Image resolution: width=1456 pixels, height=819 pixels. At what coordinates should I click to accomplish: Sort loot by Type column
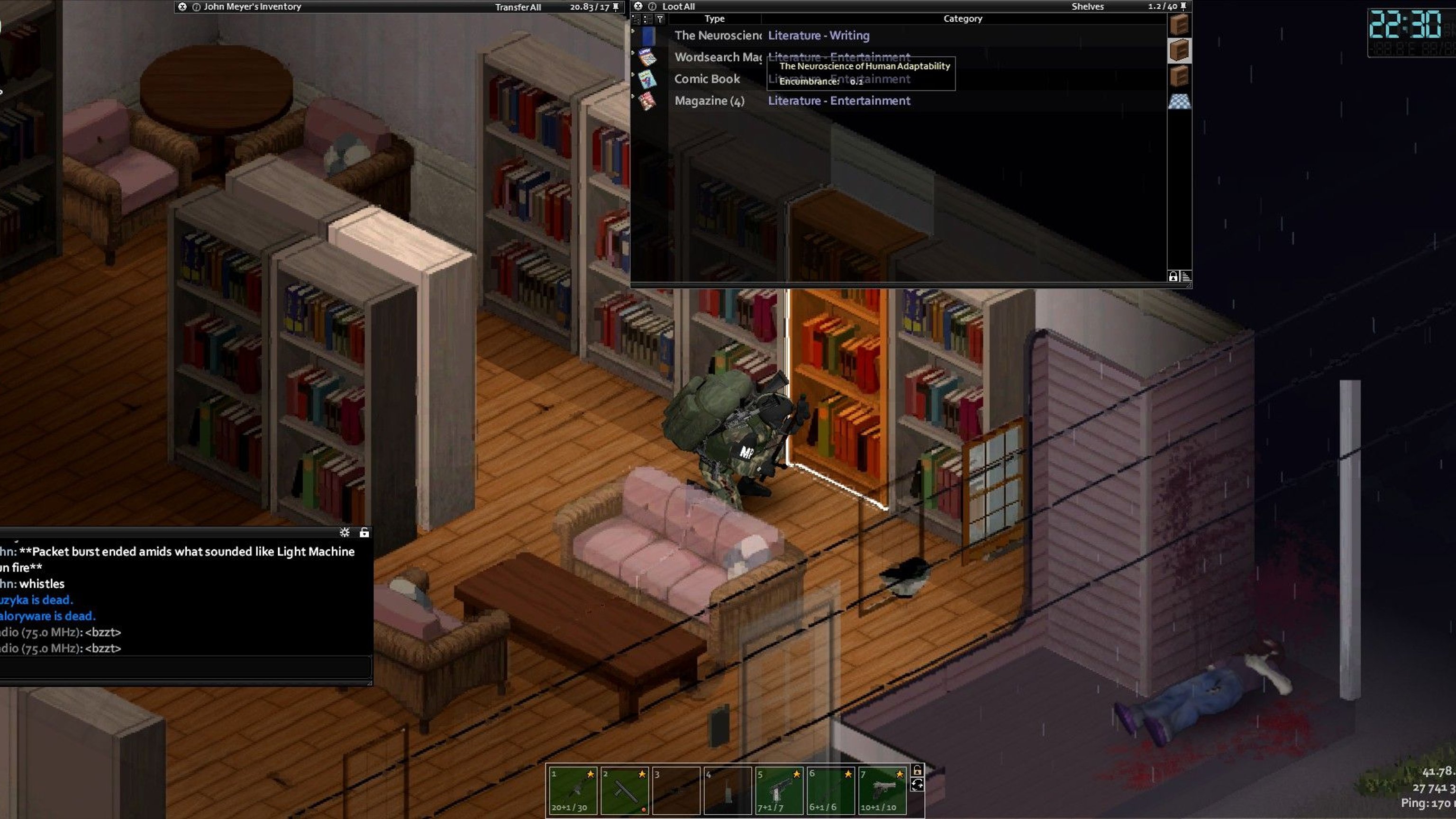tap(714, 18)
